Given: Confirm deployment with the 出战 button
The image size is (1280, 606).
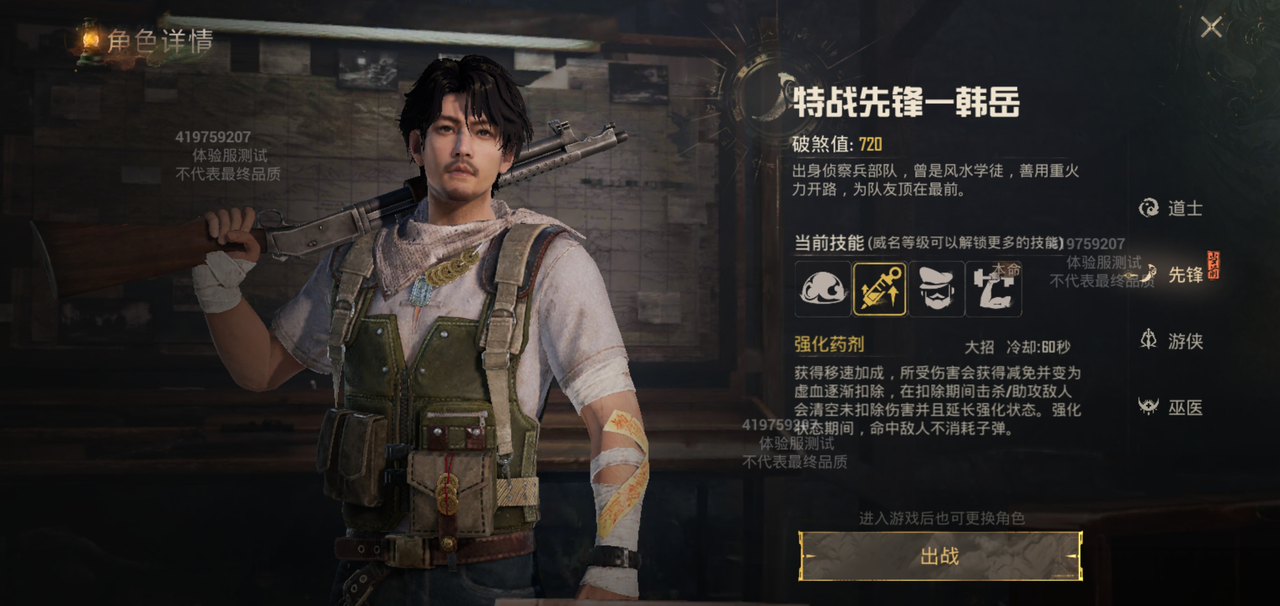Looking at the screenshot, I should point(940,556).
